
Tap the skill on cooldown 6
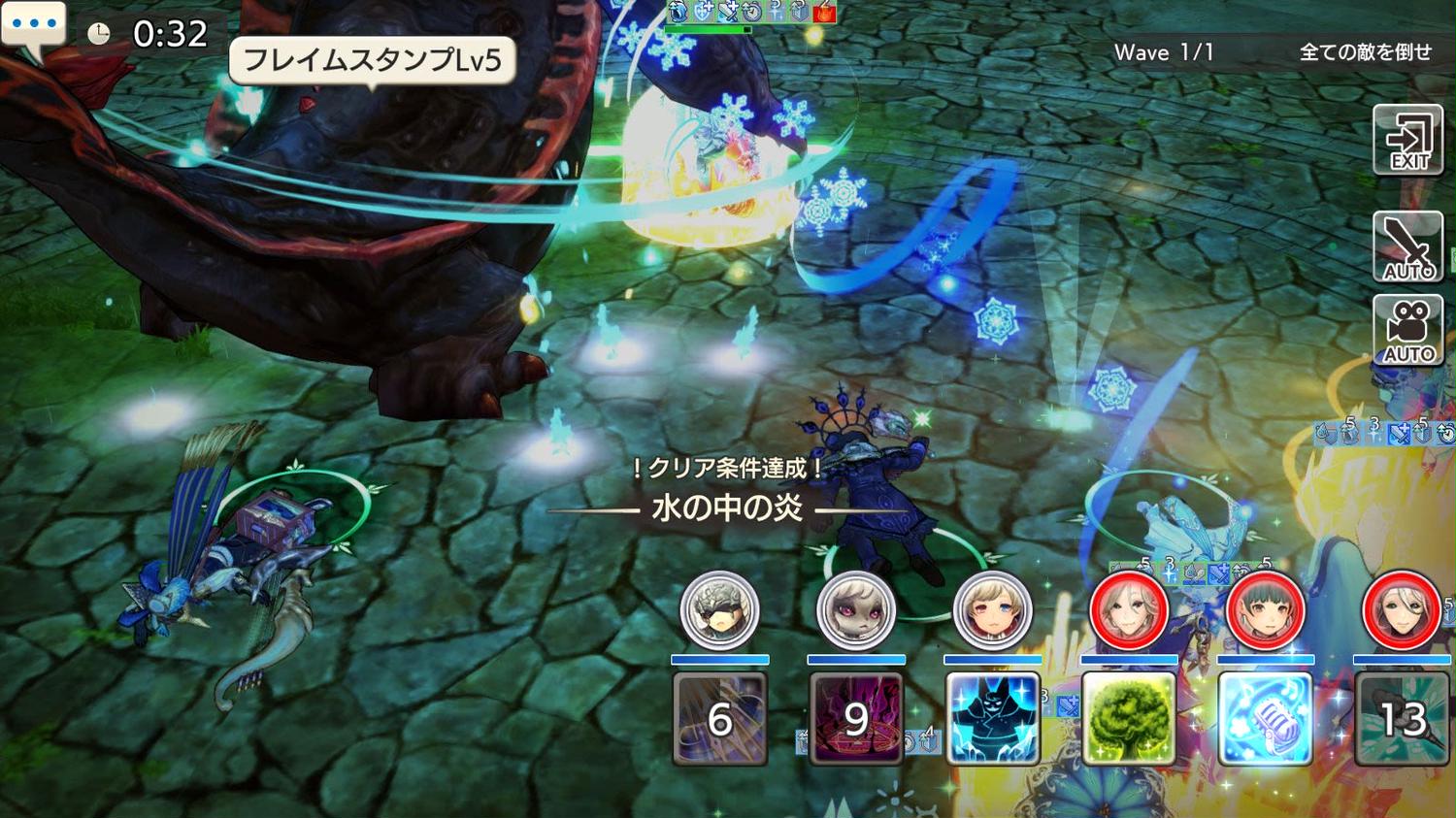(719, 718)
